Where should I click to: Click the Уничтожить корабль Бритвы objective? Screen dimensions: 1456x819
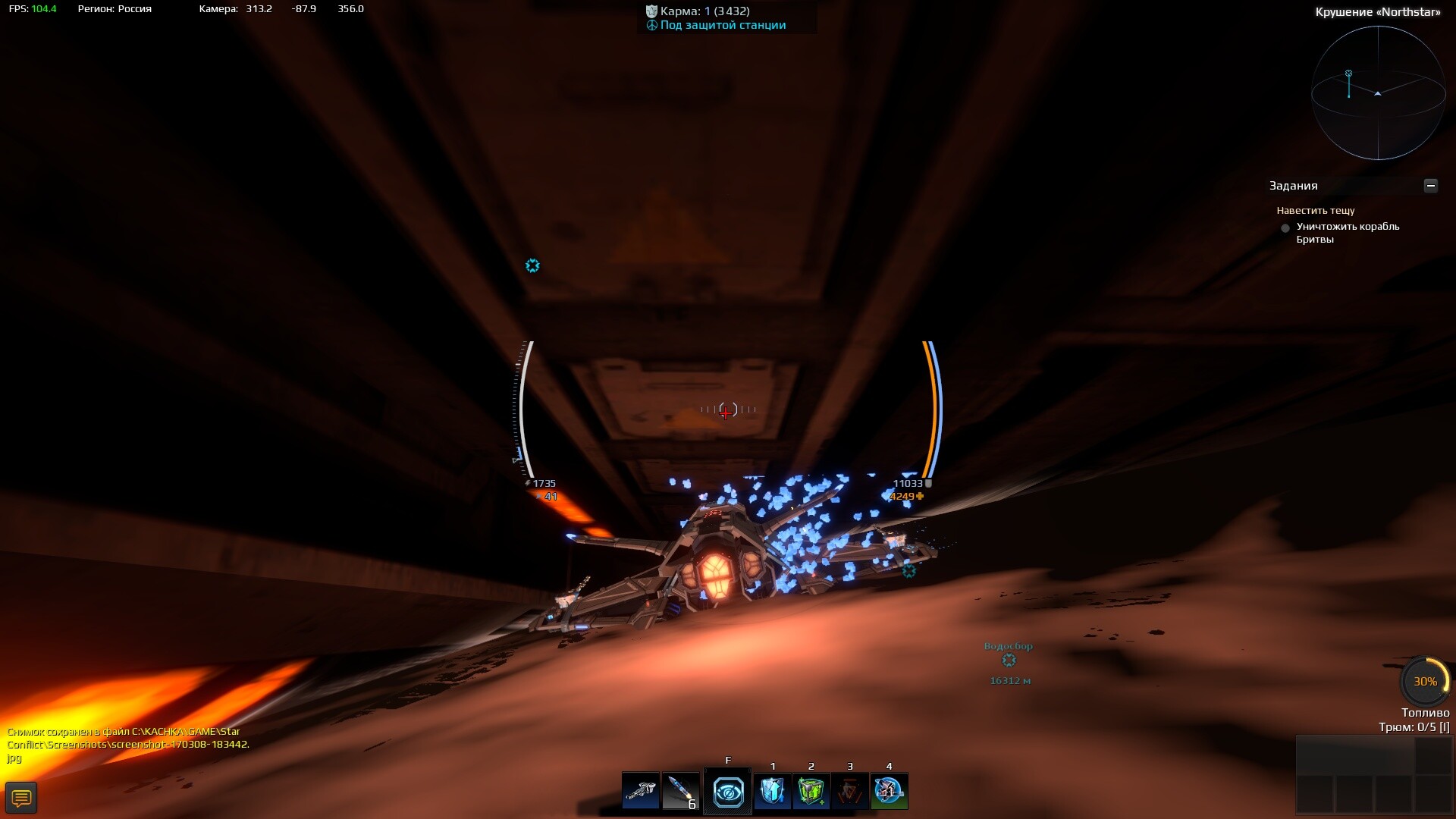(1347, 233)
